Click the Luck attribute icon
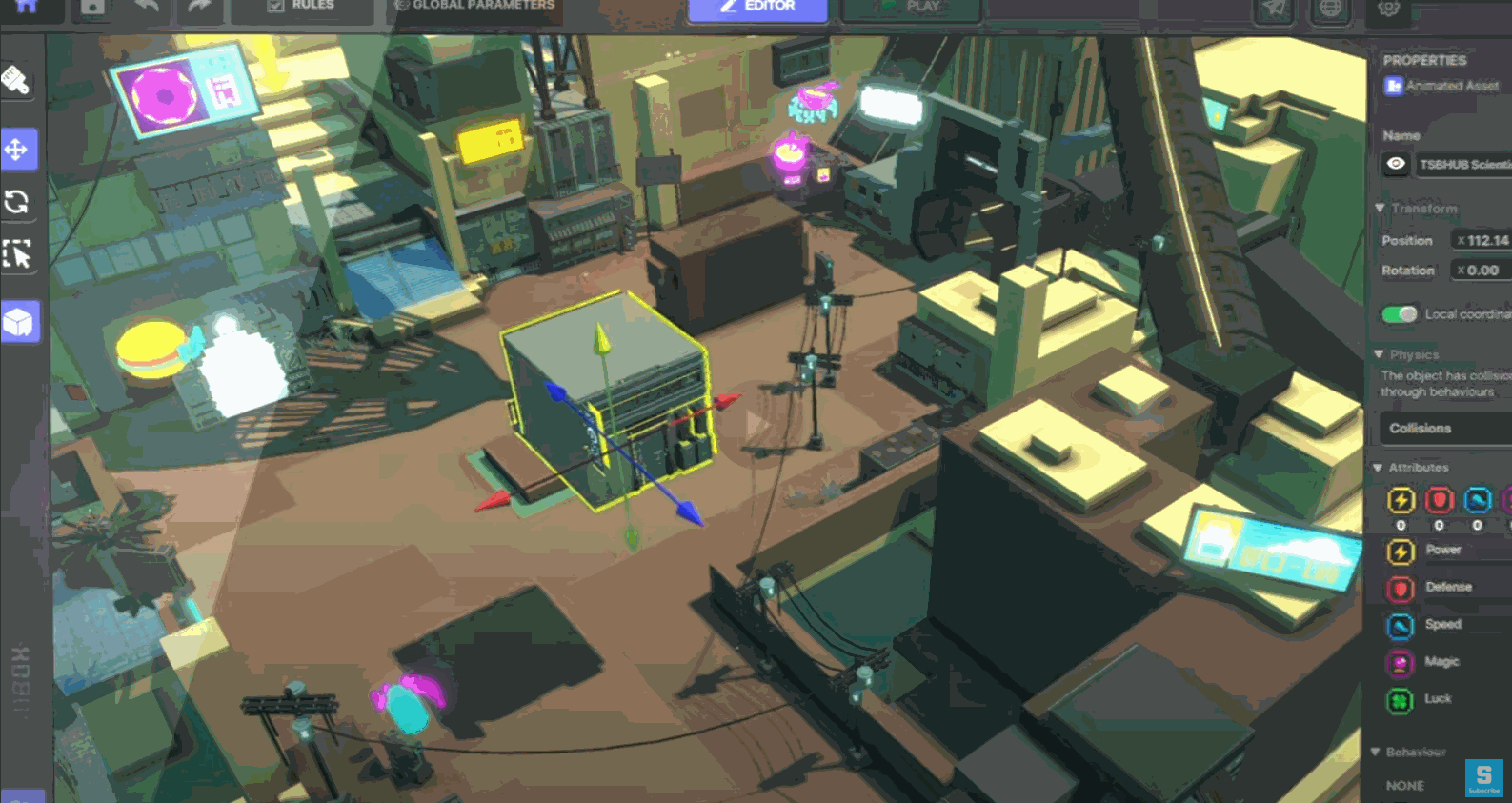1512x803 pixels. [1400, 699]
